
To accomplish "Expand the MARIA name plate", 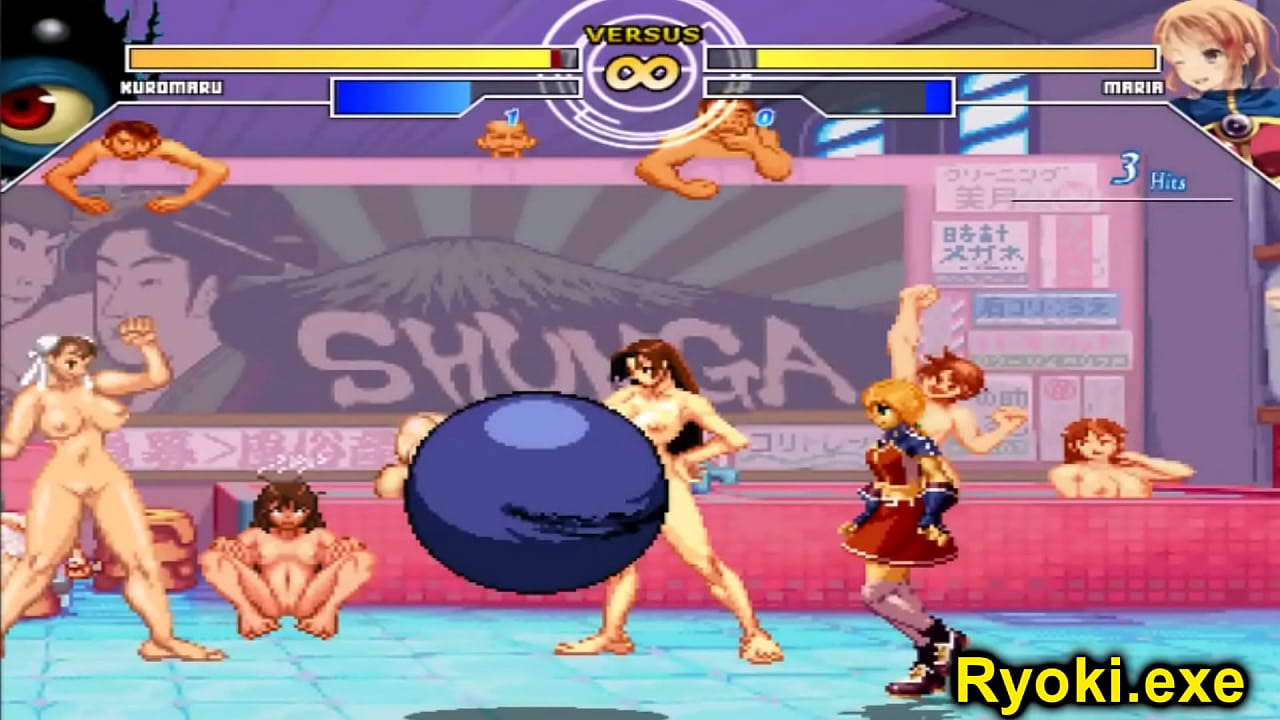I will click(x=1135, y=86).
